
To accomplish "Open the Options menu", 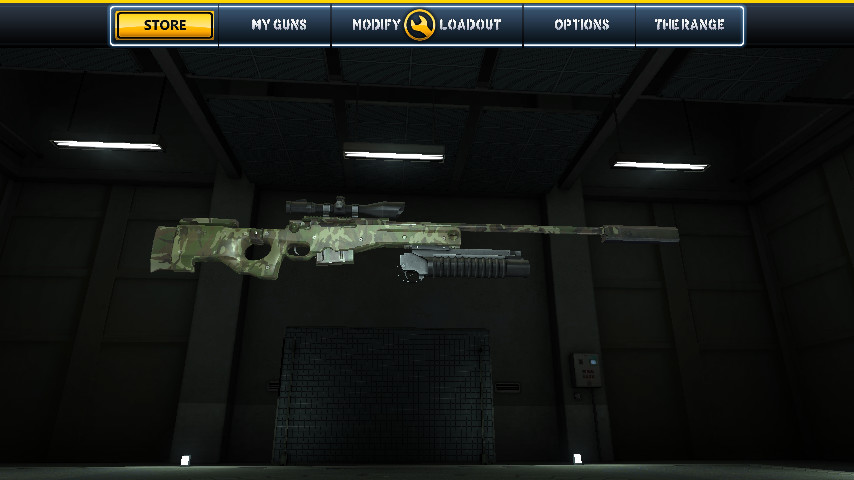I will [581, 25].
